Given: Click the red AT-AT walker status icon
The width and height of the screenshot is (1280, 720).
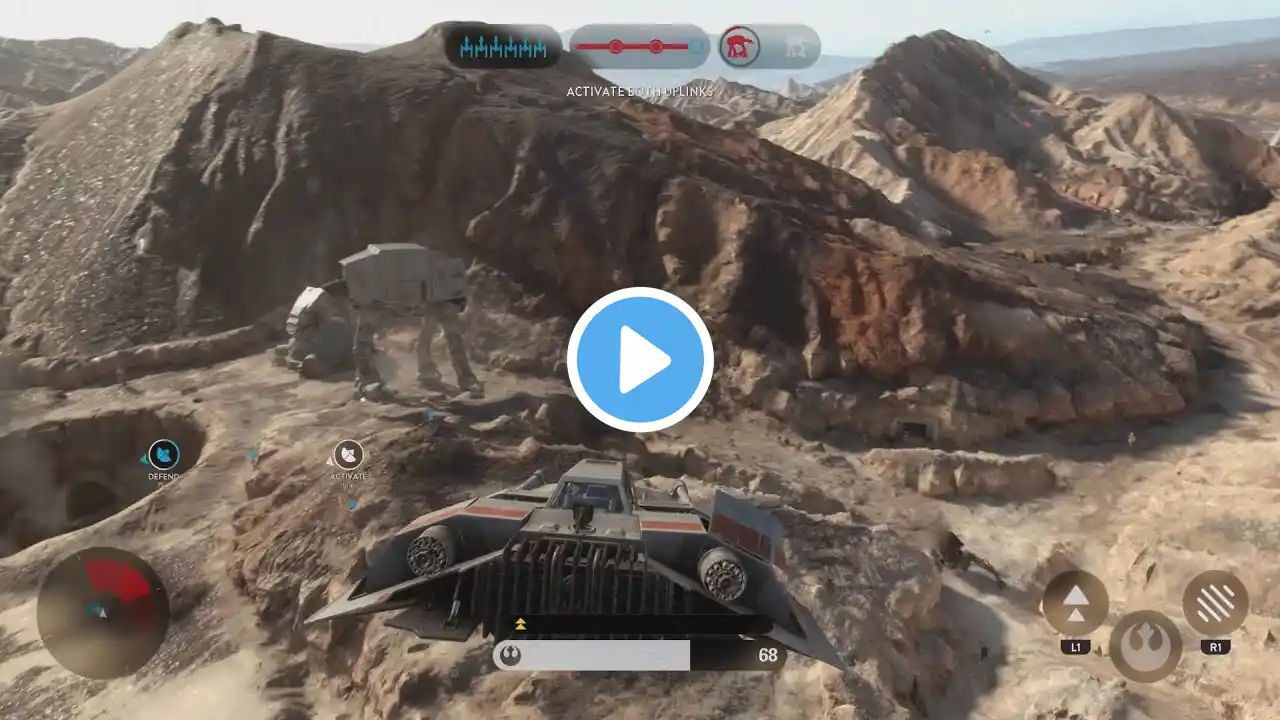Looking at the screenshot, I should pyautogui.click(x=739, y=46).
